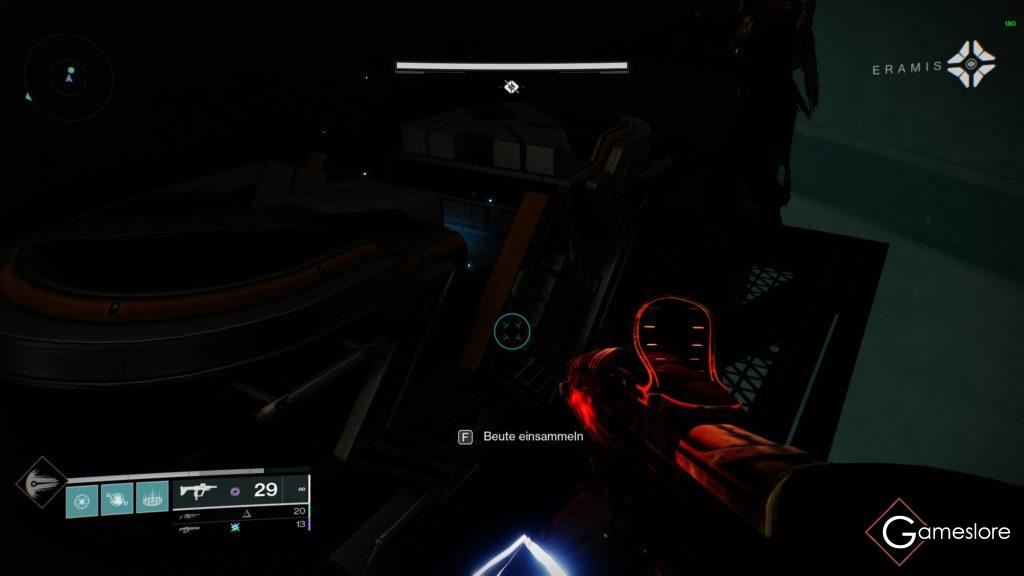This screenshot has height=576, width=1024.
Task: Switch to the weapon with 20 ammo
Action: (x=190, y=514)
